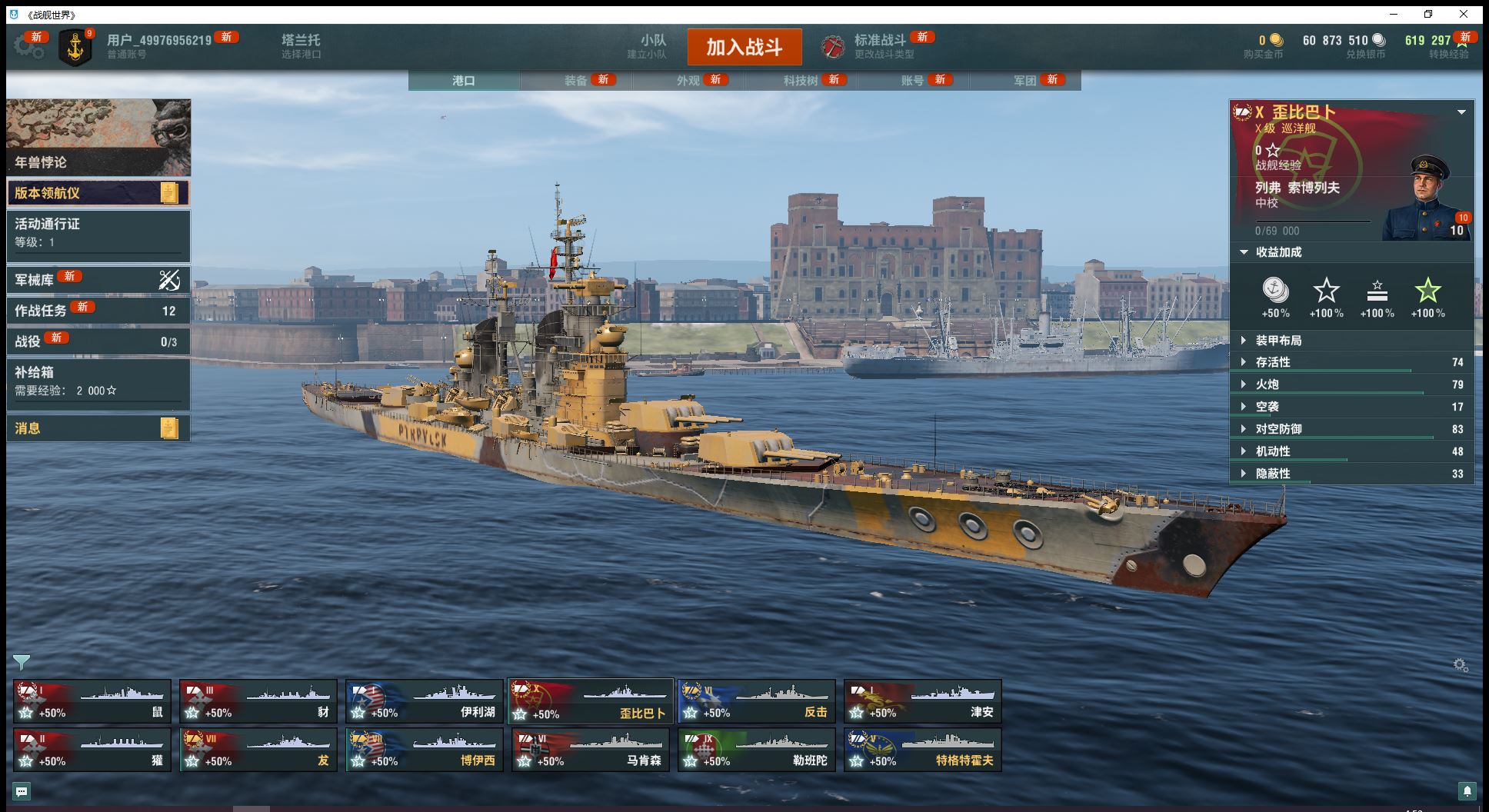Switch to the 装备 tab

point(576,81)
